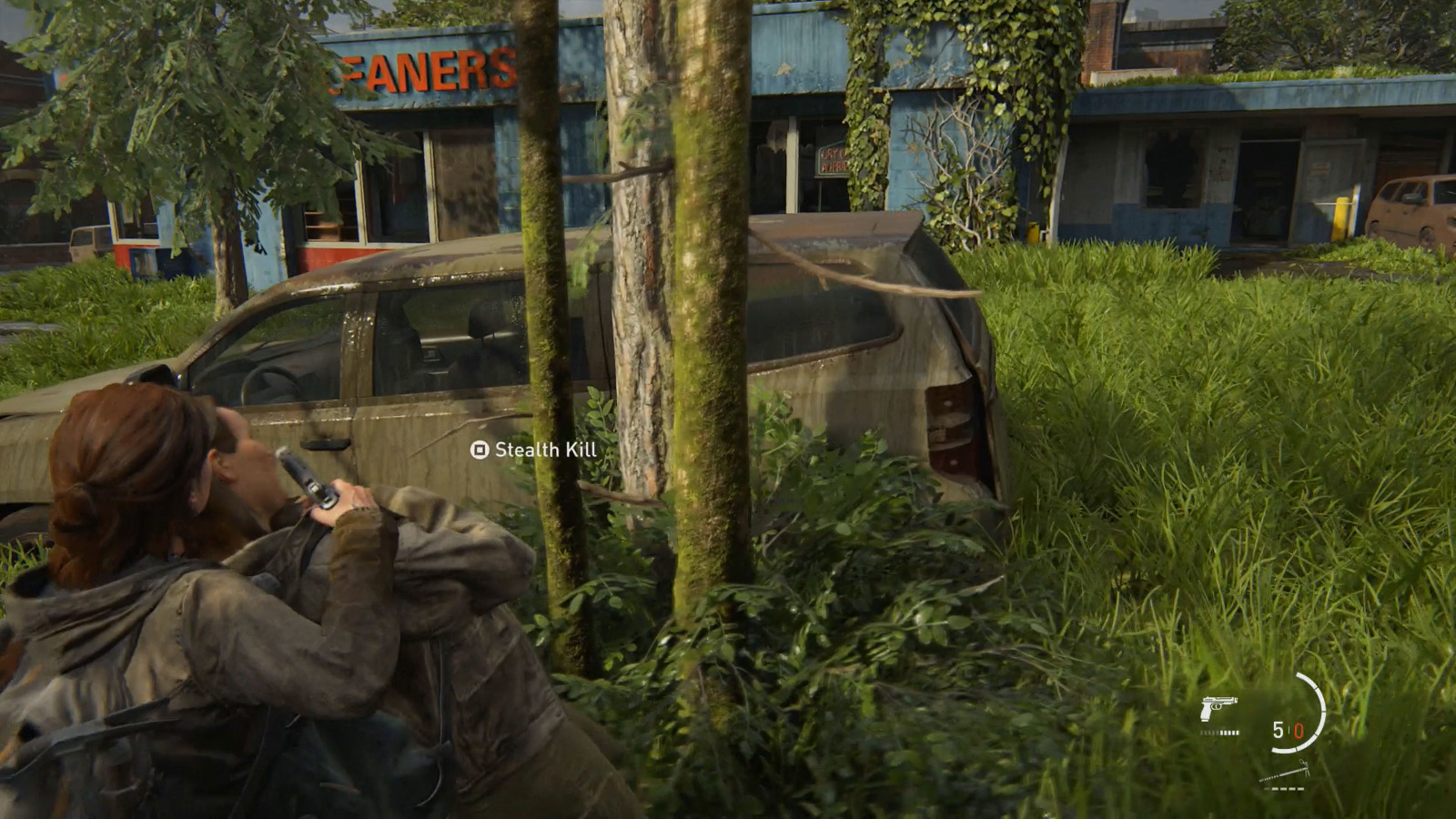Click the crafting material pips below the shiv icon
The height and width of the screenshot is (819, 1456).
(x=1284, y=788)
